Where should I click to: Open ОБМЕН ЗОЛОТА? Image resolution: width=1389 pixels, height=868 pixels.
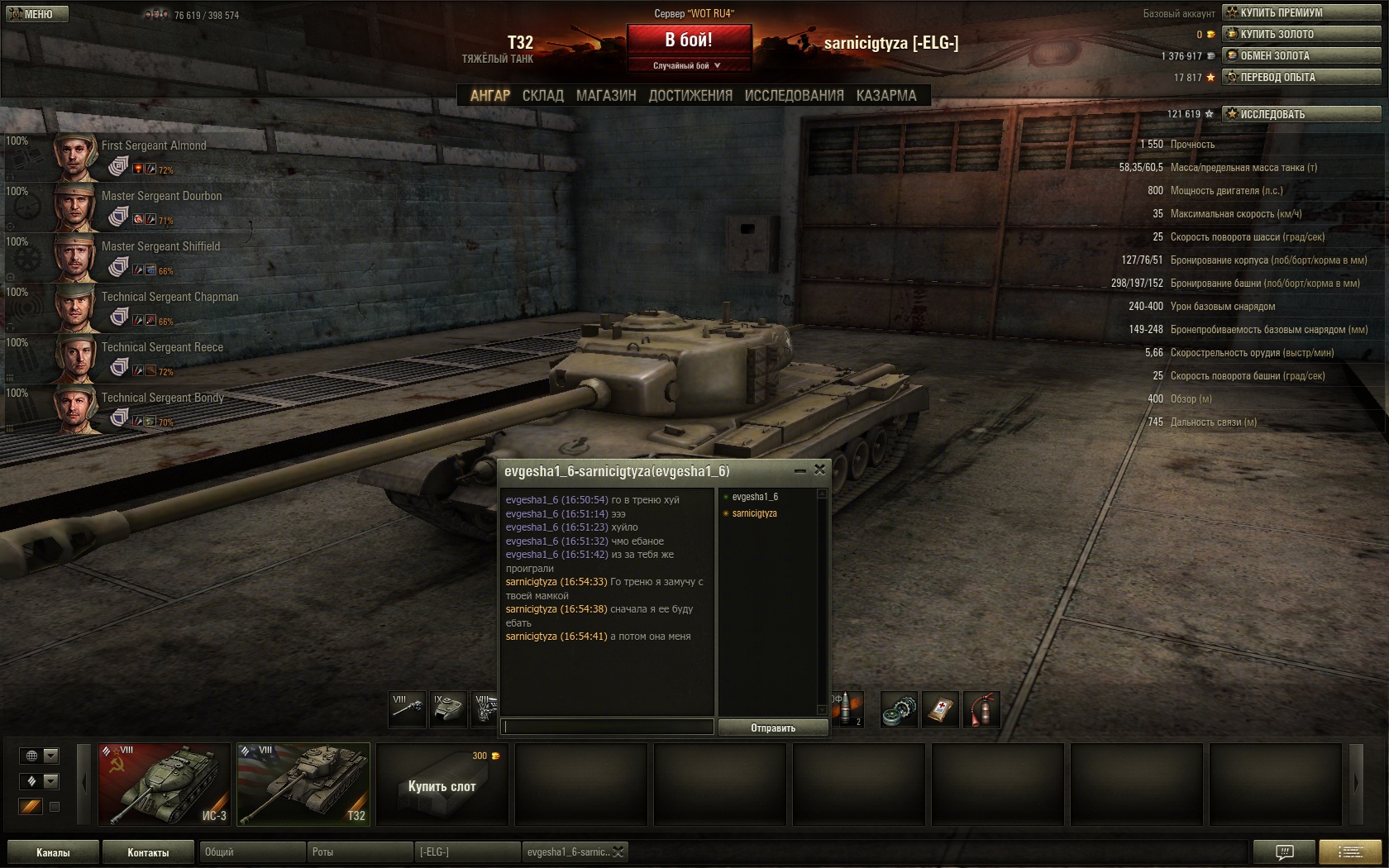1301,55
